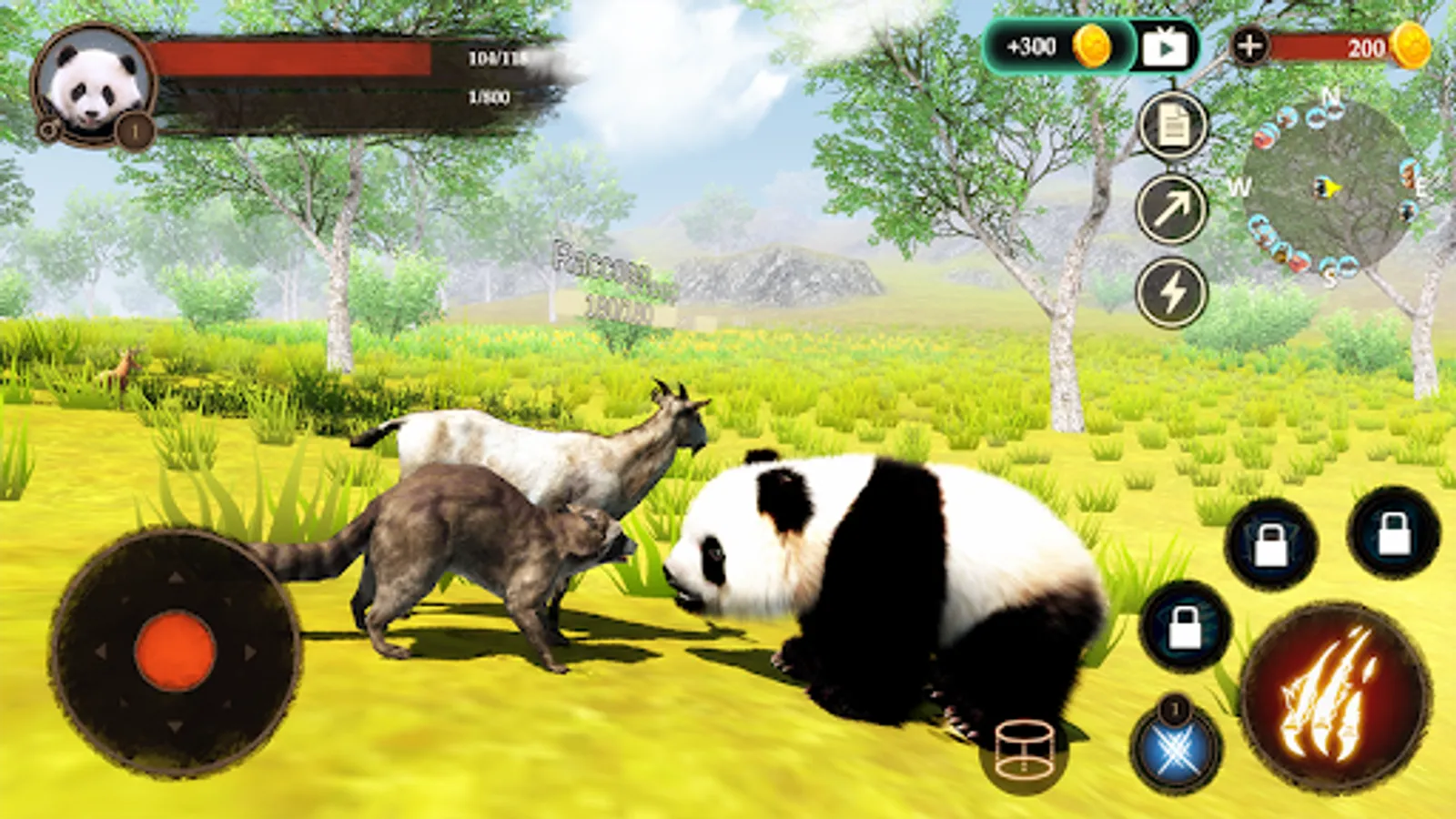The image size is (1456, 819).
Task: Tap the N marker on the compass
Action: [1330, 94]
